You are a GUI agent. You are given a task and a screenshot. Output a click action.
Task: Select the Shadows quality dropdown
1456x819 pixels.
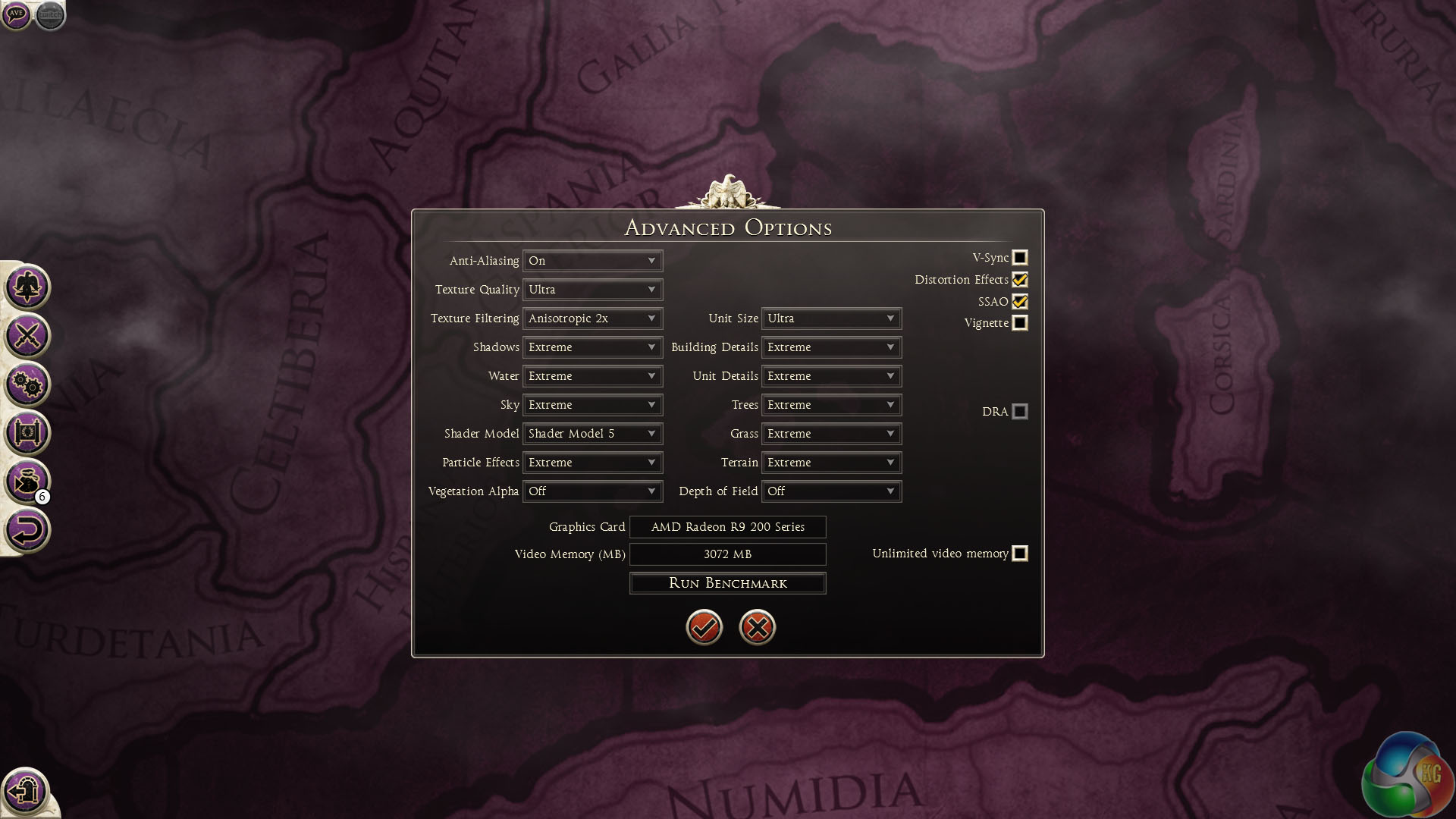592,347
